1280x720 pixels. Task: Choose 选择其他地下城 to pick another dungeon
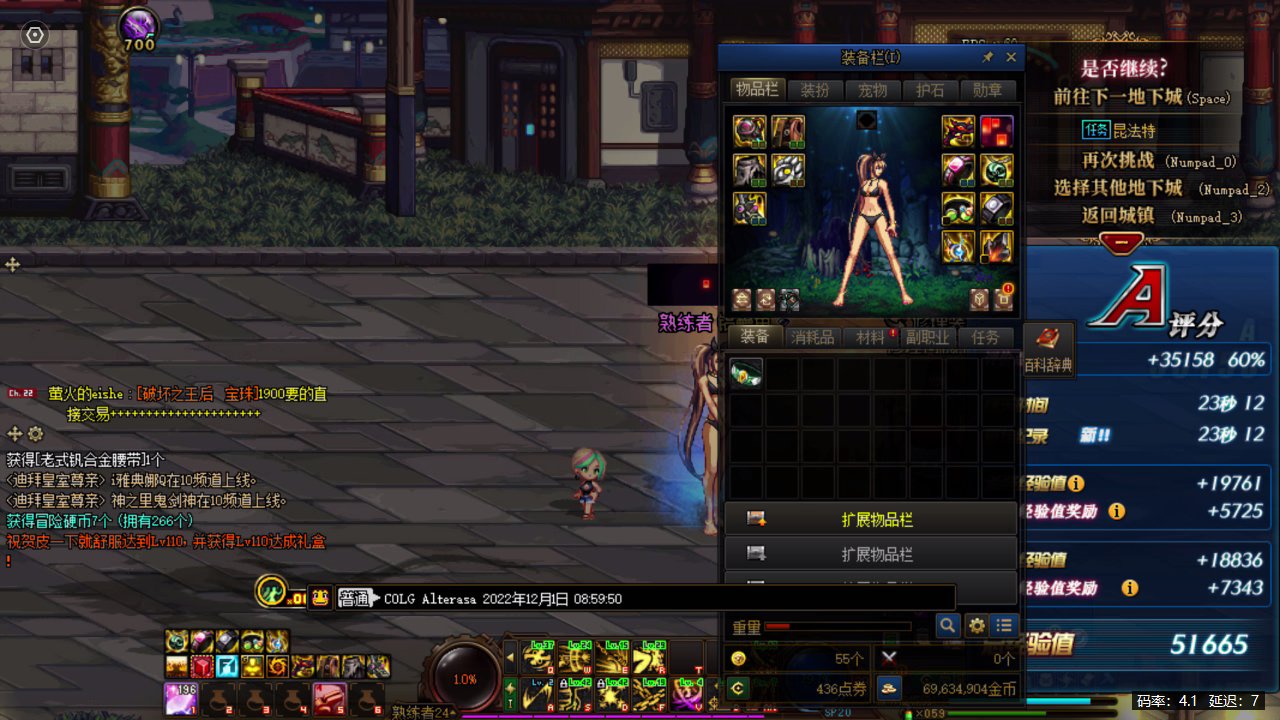tap(1118, 188)
